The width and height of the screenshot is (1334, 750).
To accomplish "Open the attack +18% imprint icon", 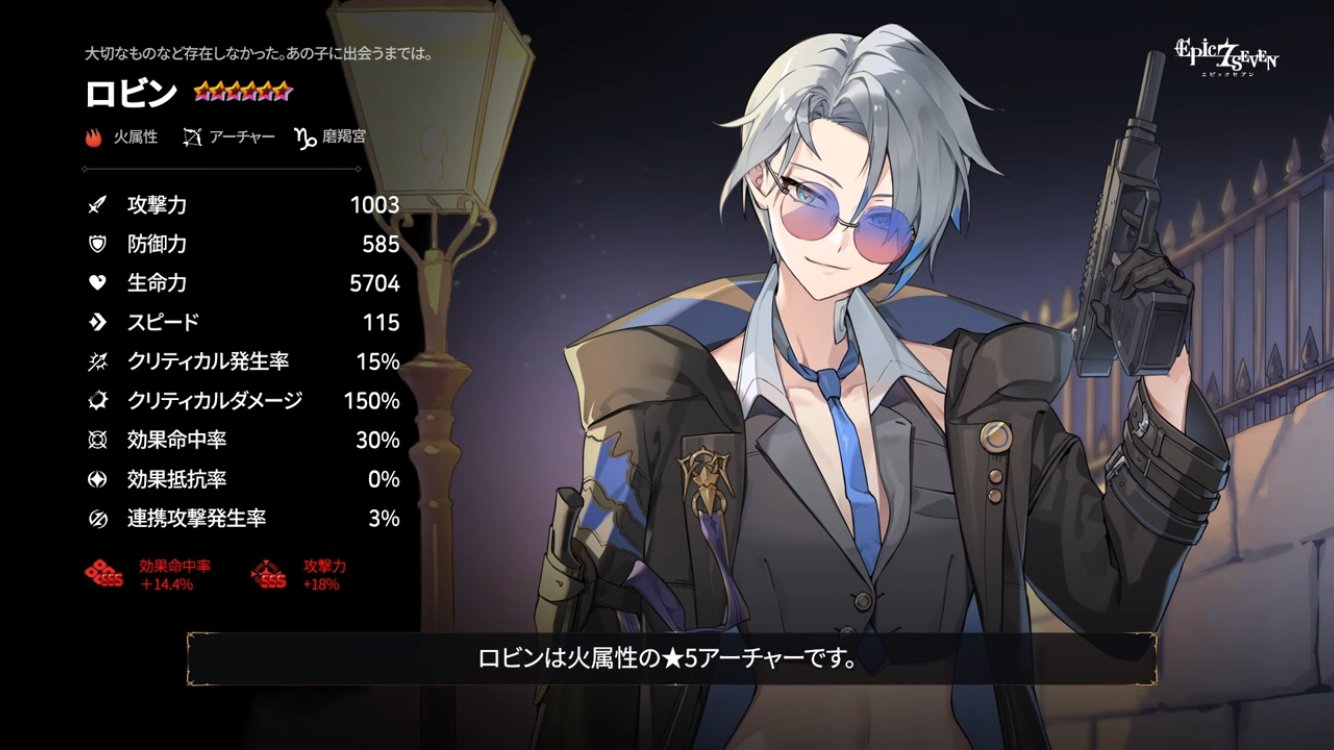I will click(x=270, y=574).
